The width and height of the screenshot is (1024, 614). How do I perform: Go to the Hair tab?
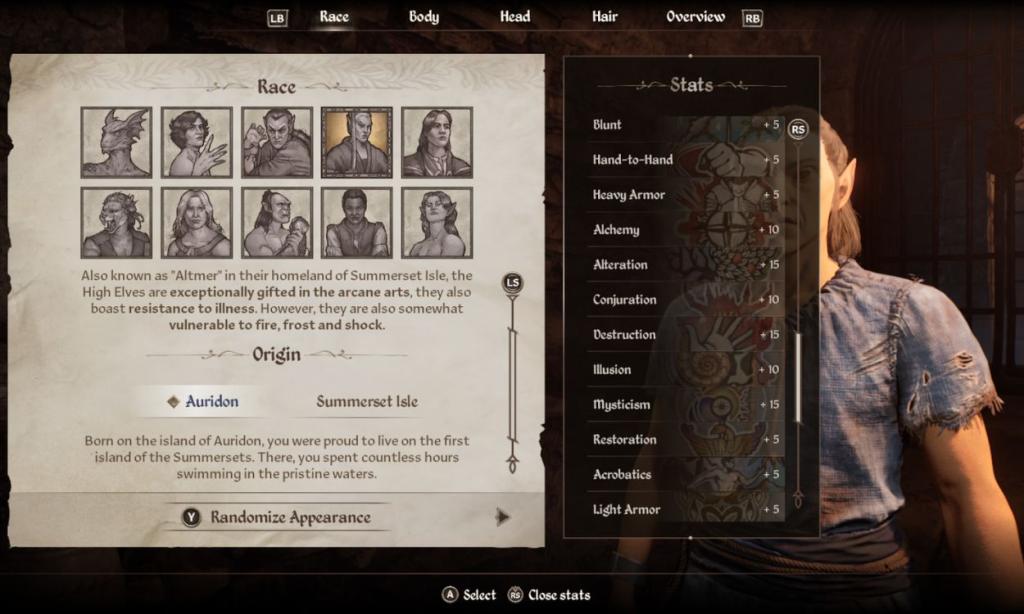[x=604, y=17]
